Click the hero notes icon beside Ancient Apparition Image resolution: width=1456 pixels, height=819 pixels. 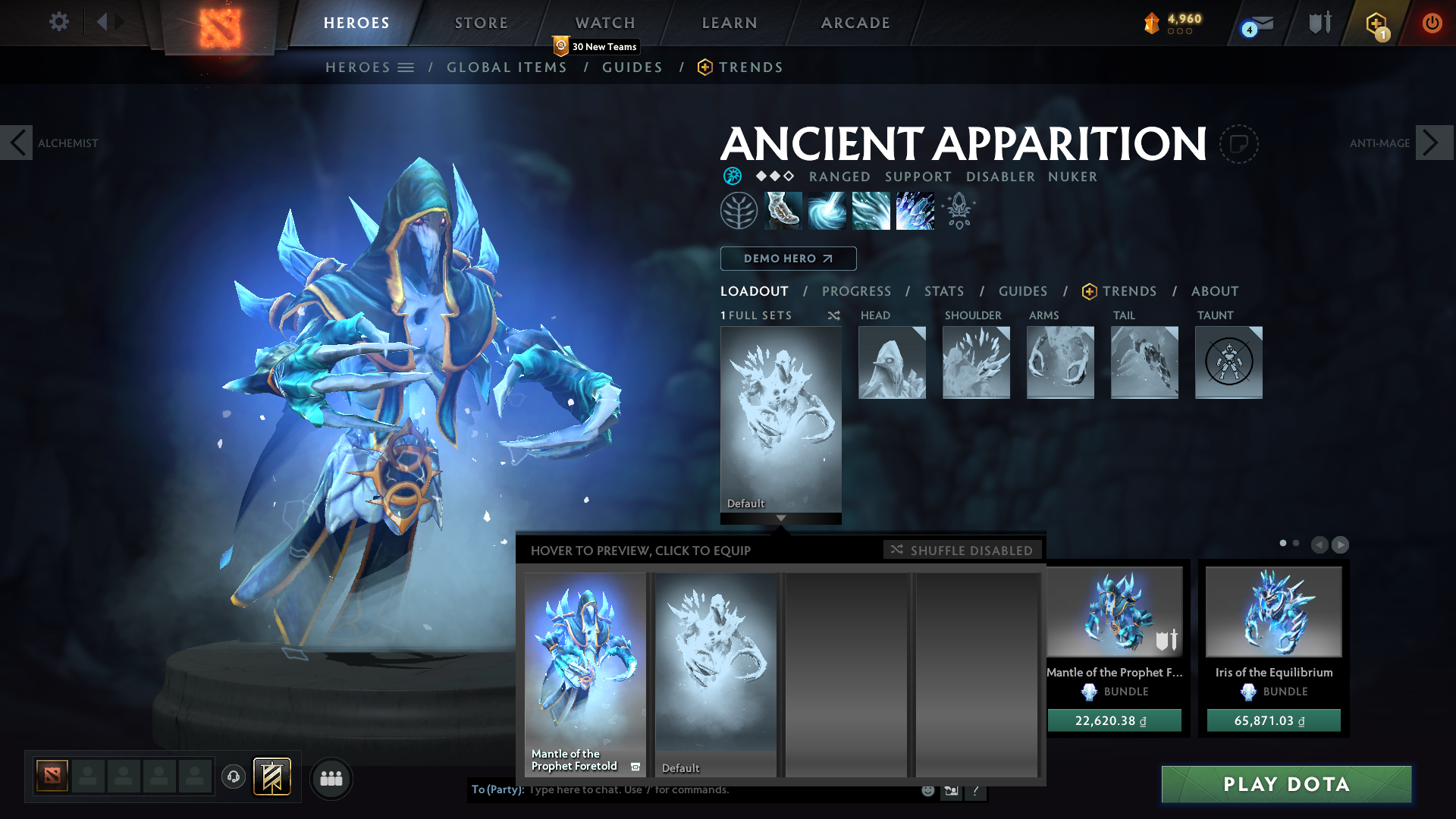(x=1239, y=143)
